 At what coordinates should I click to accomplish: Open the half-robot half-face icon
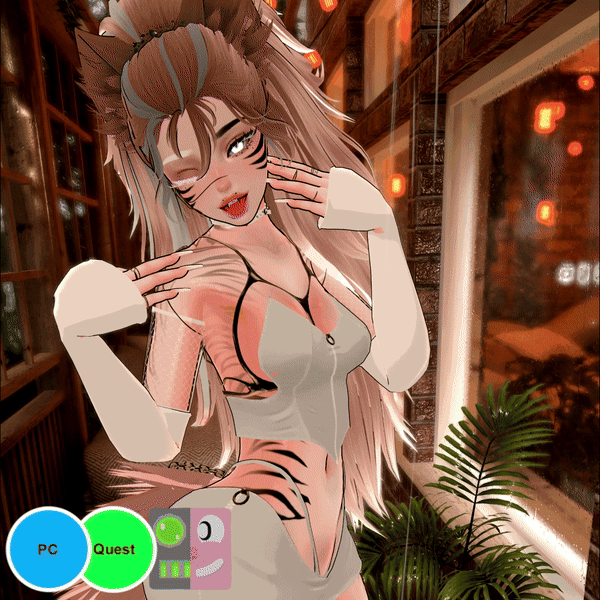coord(190,549)
